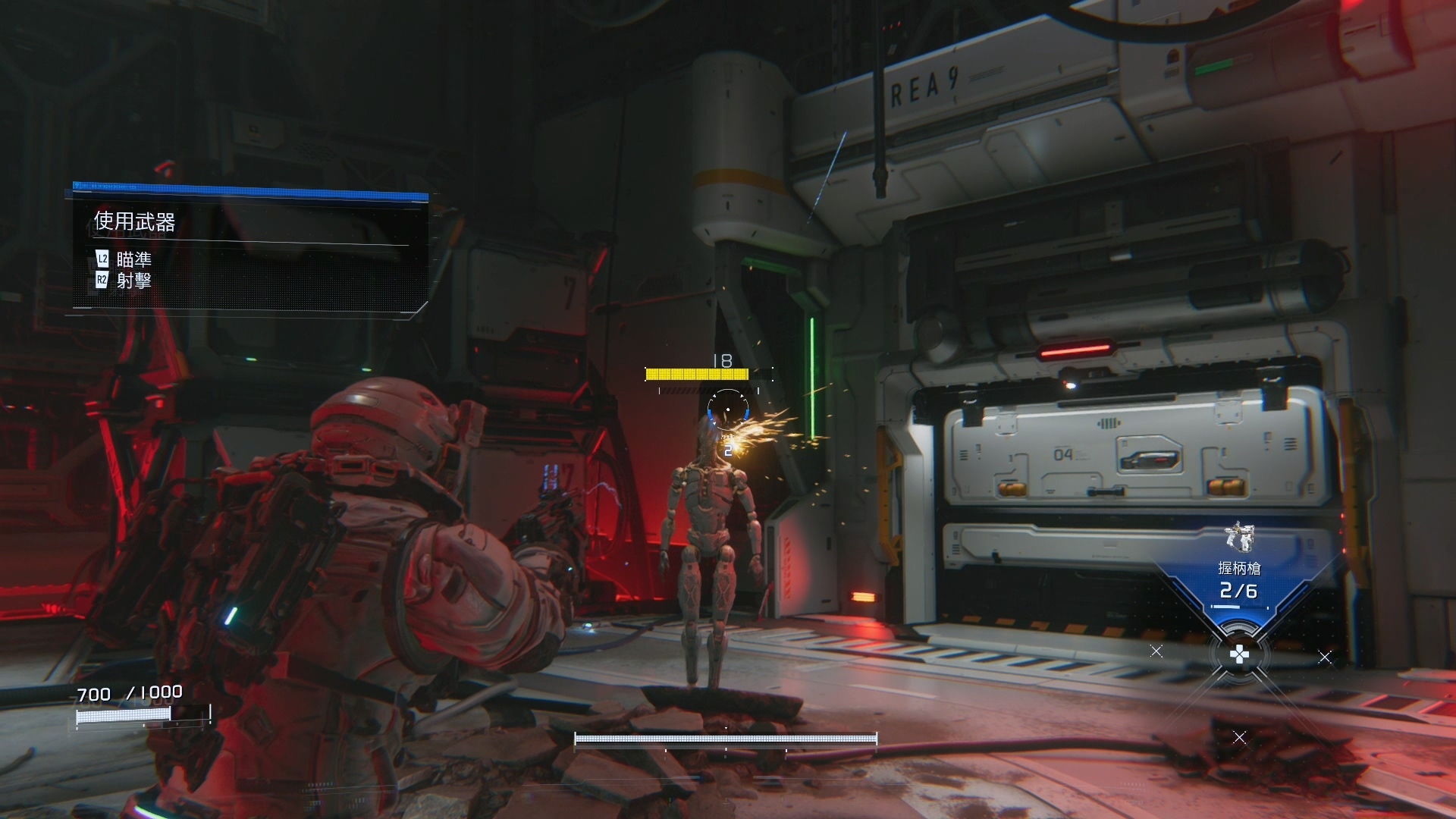Select the 握柄槍 handgun weapon slot
This screenshot has height=819, width=1456.
1238,570
